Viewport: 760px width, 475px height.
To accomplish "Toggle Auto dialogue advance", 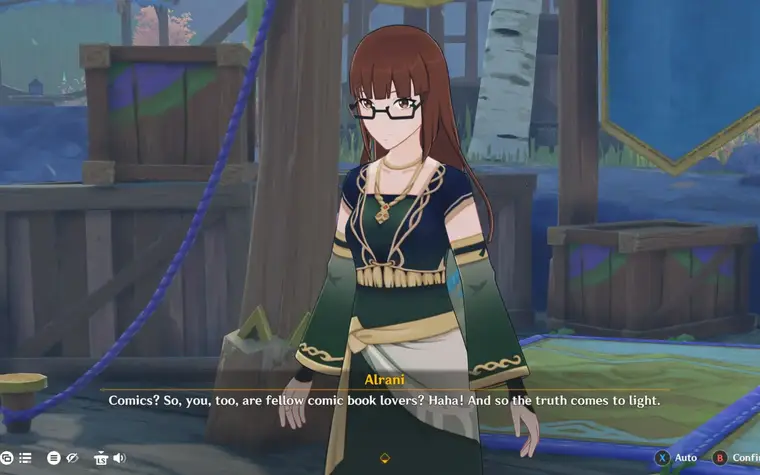I will pyautogui.click(x=677, y=458).
